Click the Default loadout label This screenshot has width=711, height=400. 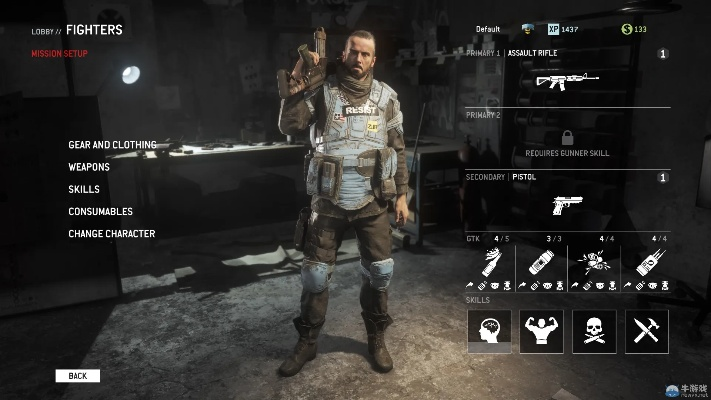(x=488, y=29)
